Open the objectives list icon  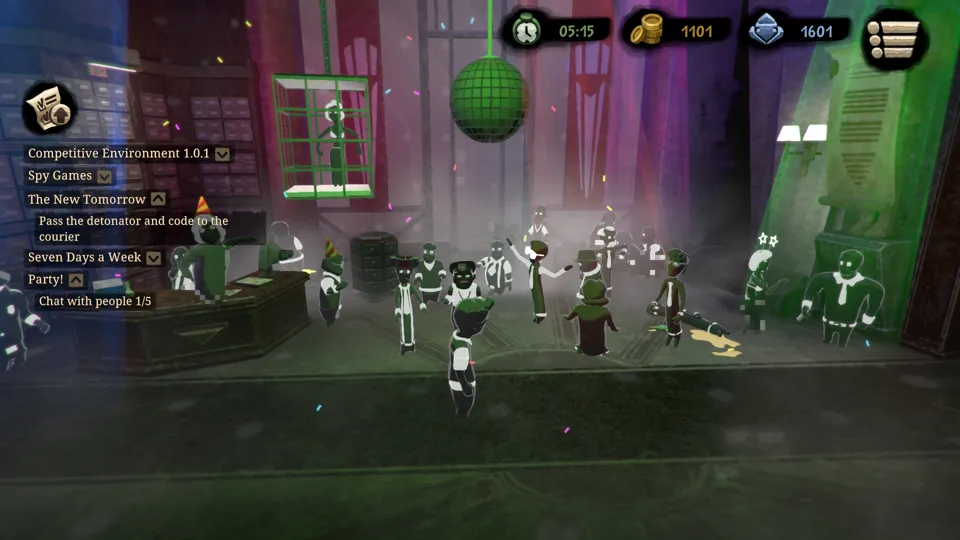tap(50, 108)
